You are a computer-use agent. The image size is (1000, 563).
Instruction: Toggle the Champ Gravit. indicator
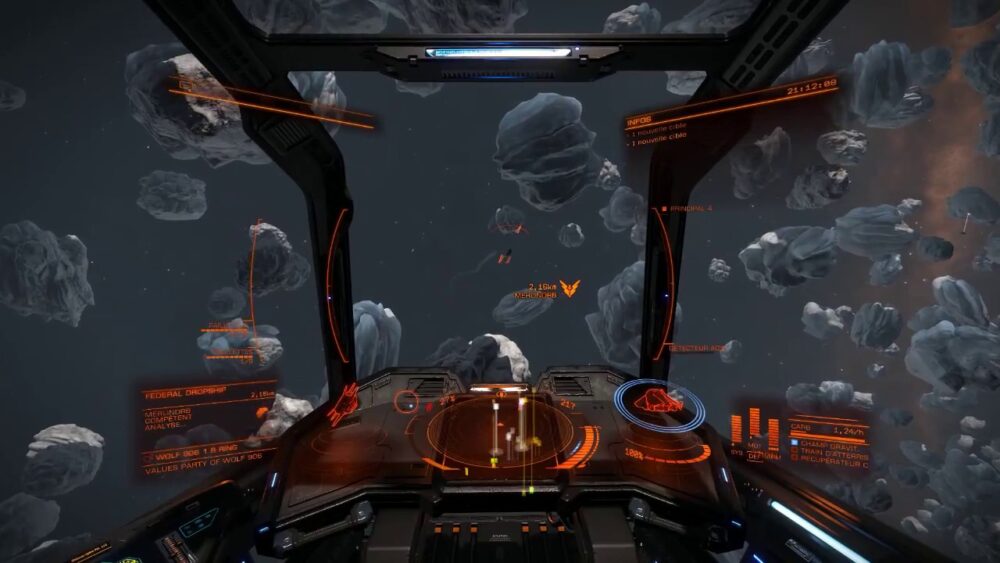pos(830,442)
